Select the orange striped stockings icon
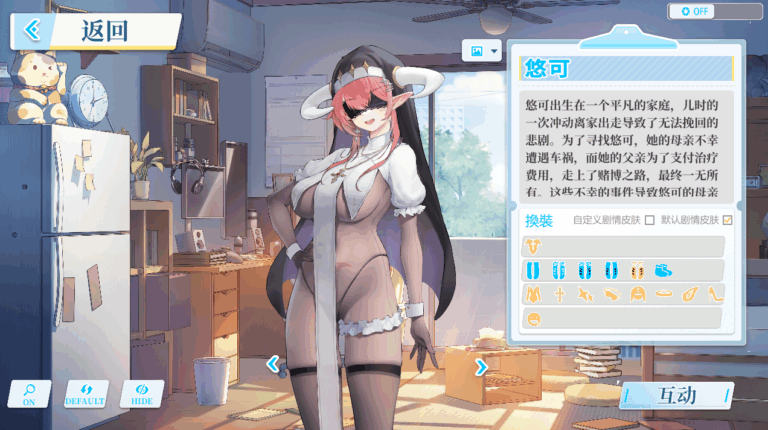 coord(636,270)
